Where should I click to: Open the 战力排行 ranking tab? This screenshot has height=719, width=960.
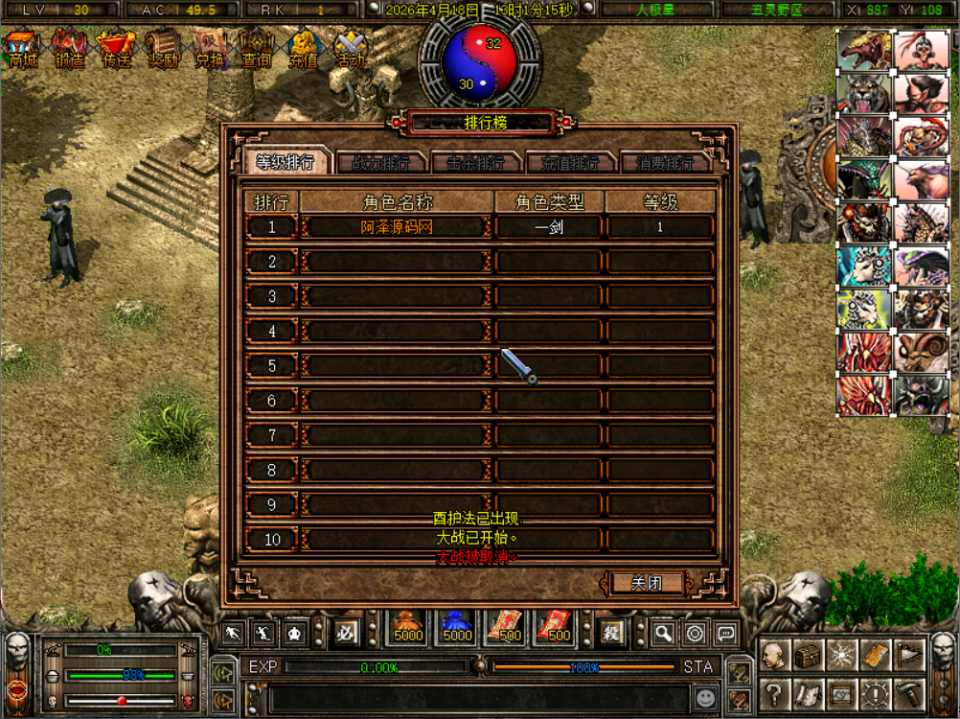tap(380, 162)
